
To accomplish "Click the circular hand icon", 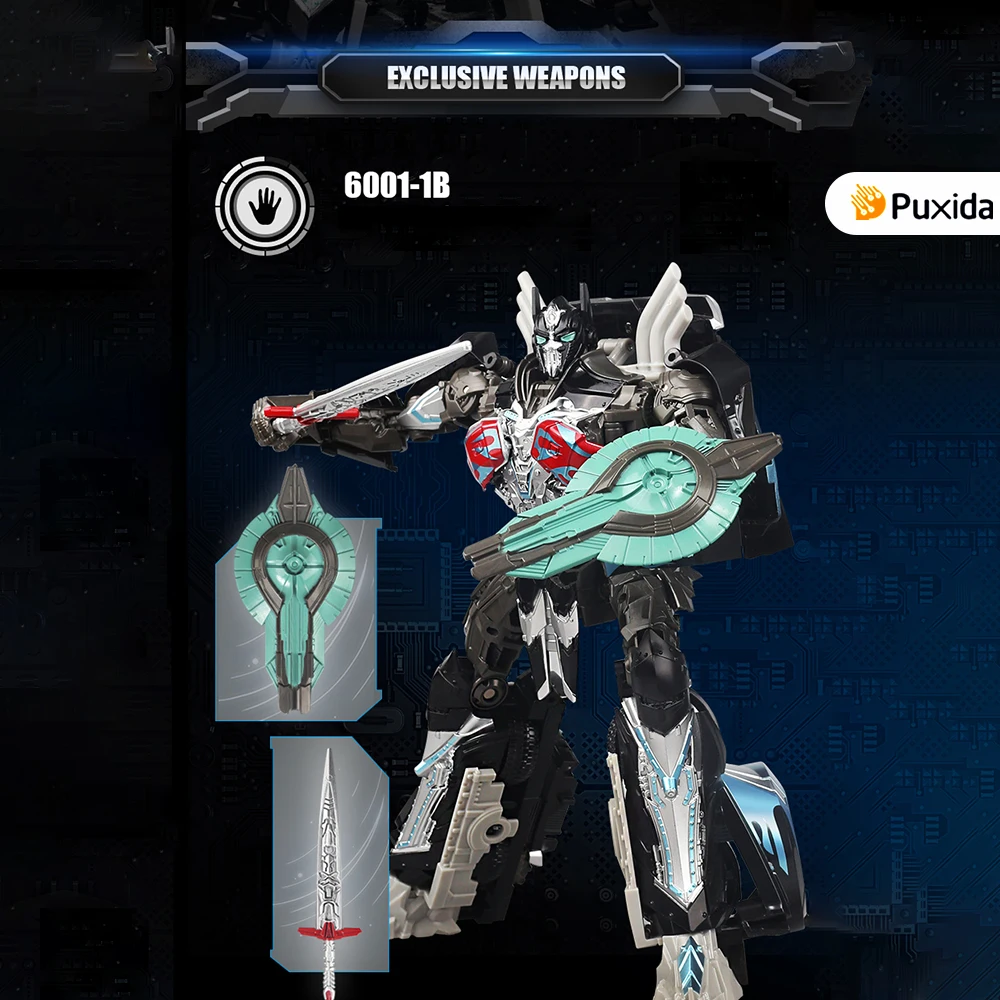I will pyautogui.click(x=265, y=207).
